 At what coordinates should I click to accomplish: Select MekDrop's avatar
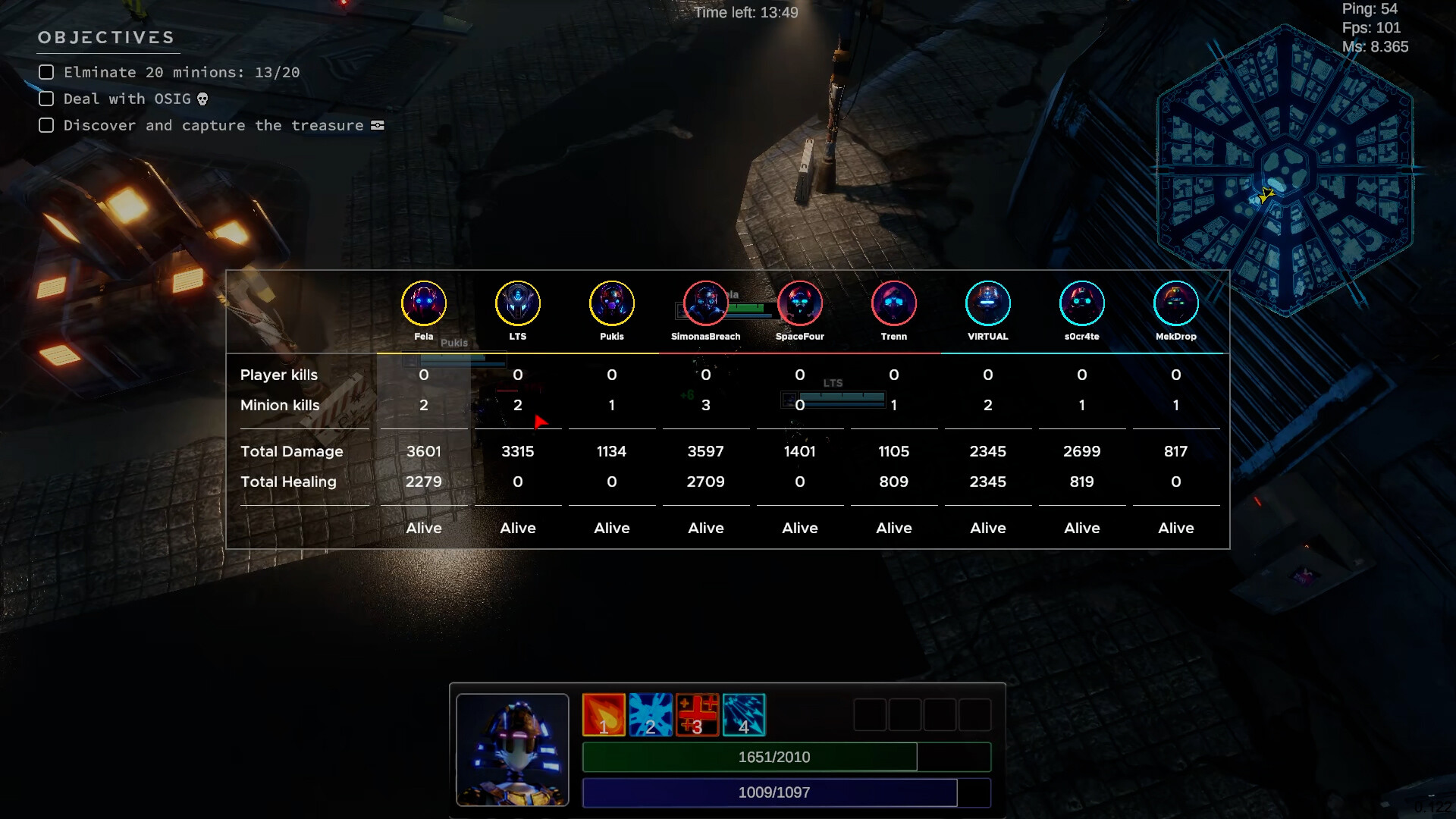point(1176,303)
